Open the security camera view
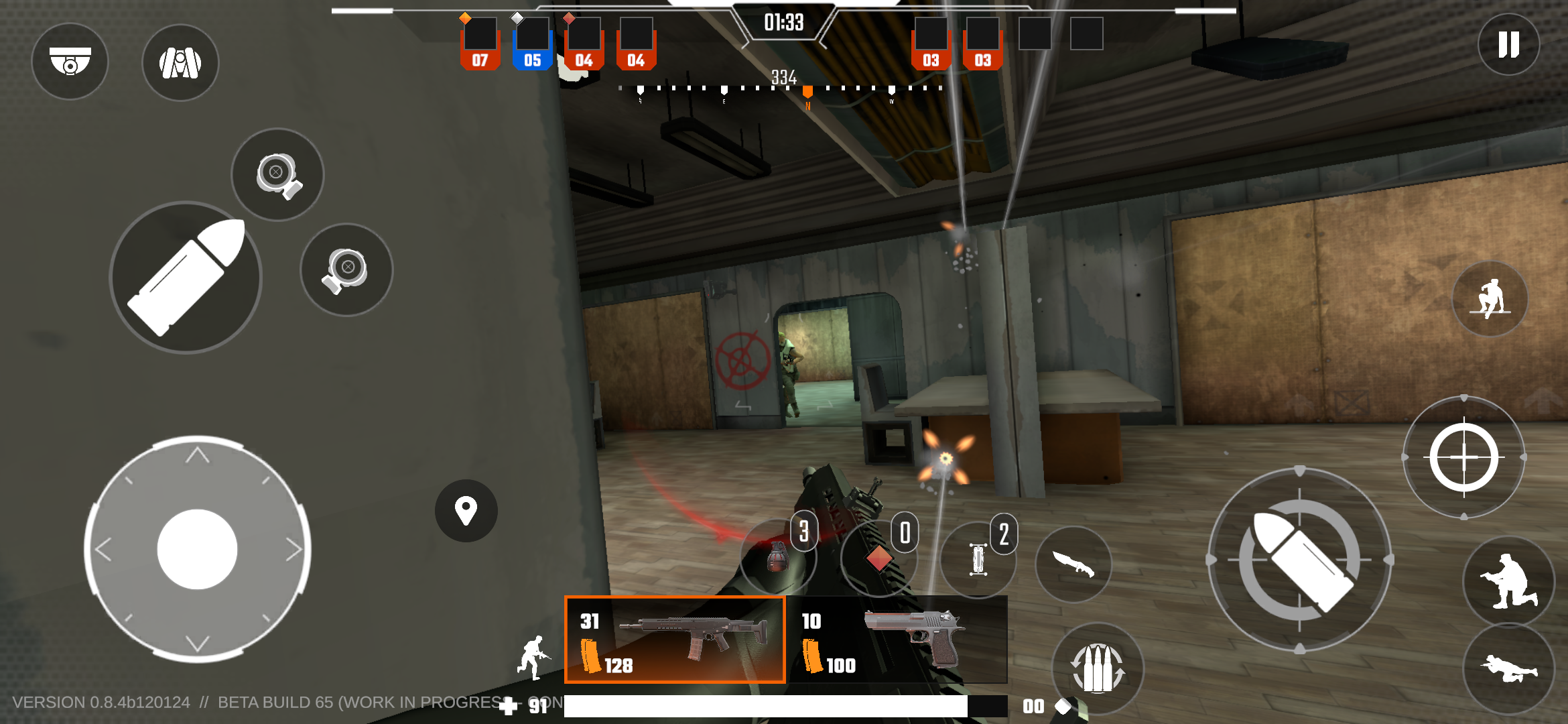The height and width of the screenshot is (724, 1568). tap(70, 62)
